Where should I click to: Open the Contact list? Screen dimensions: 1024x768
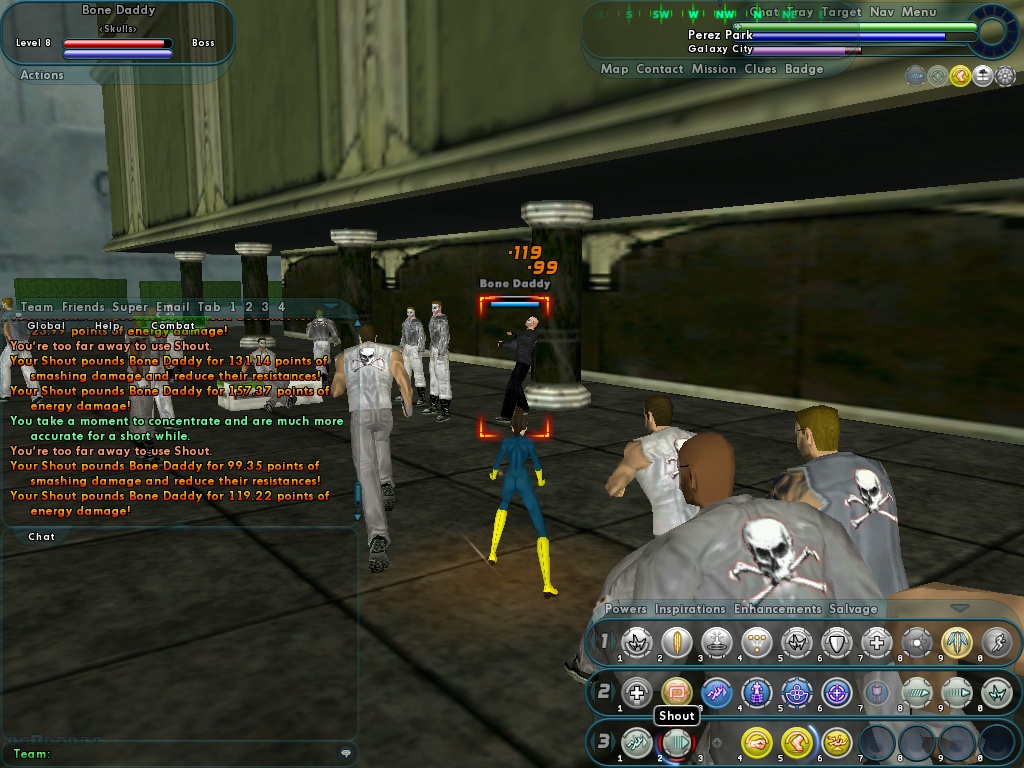tap(659, 69)
